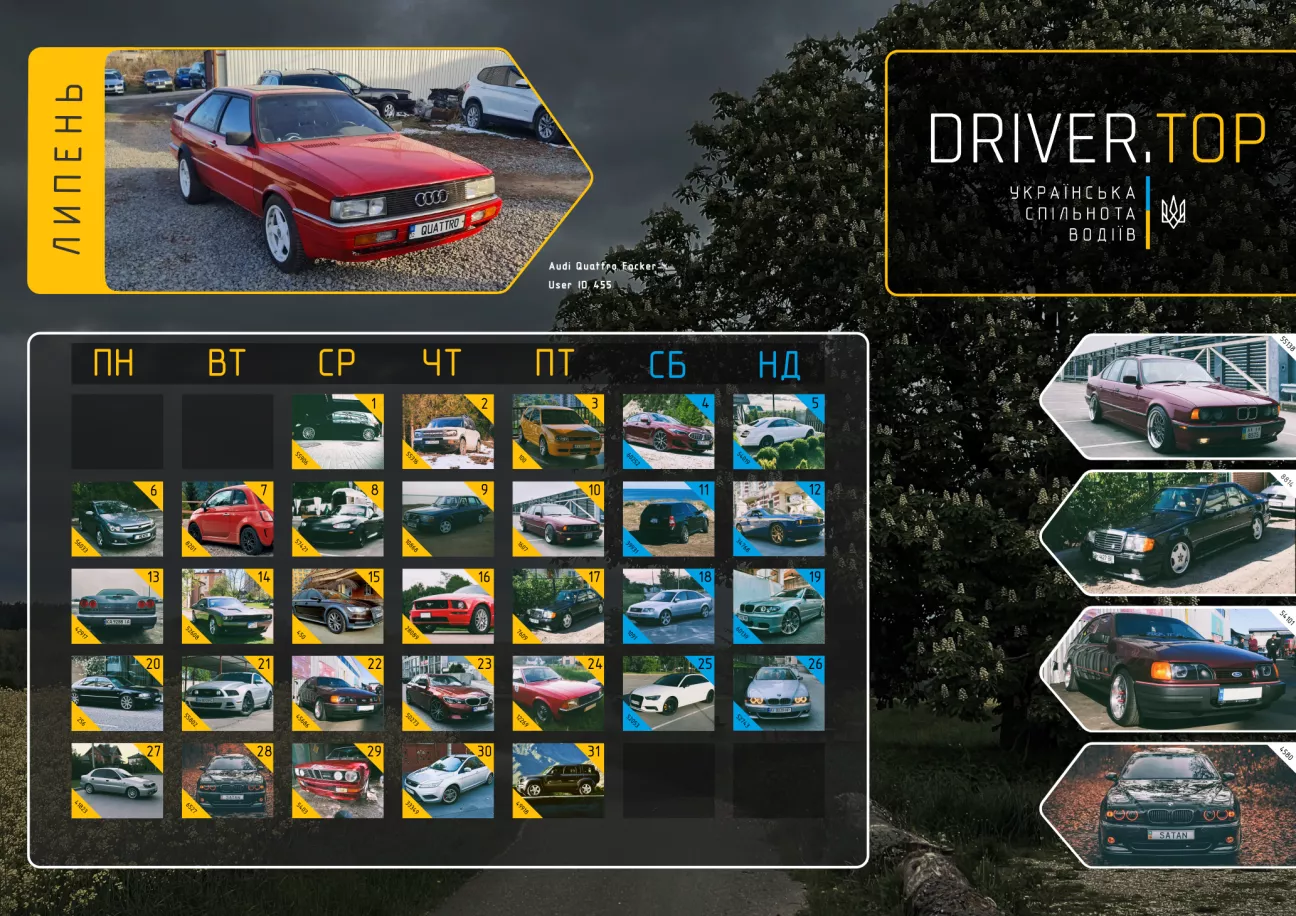This screenshot has width=1296, height=916.
Task: Select the day 25 white Audi tile
Action: [668, 693]
